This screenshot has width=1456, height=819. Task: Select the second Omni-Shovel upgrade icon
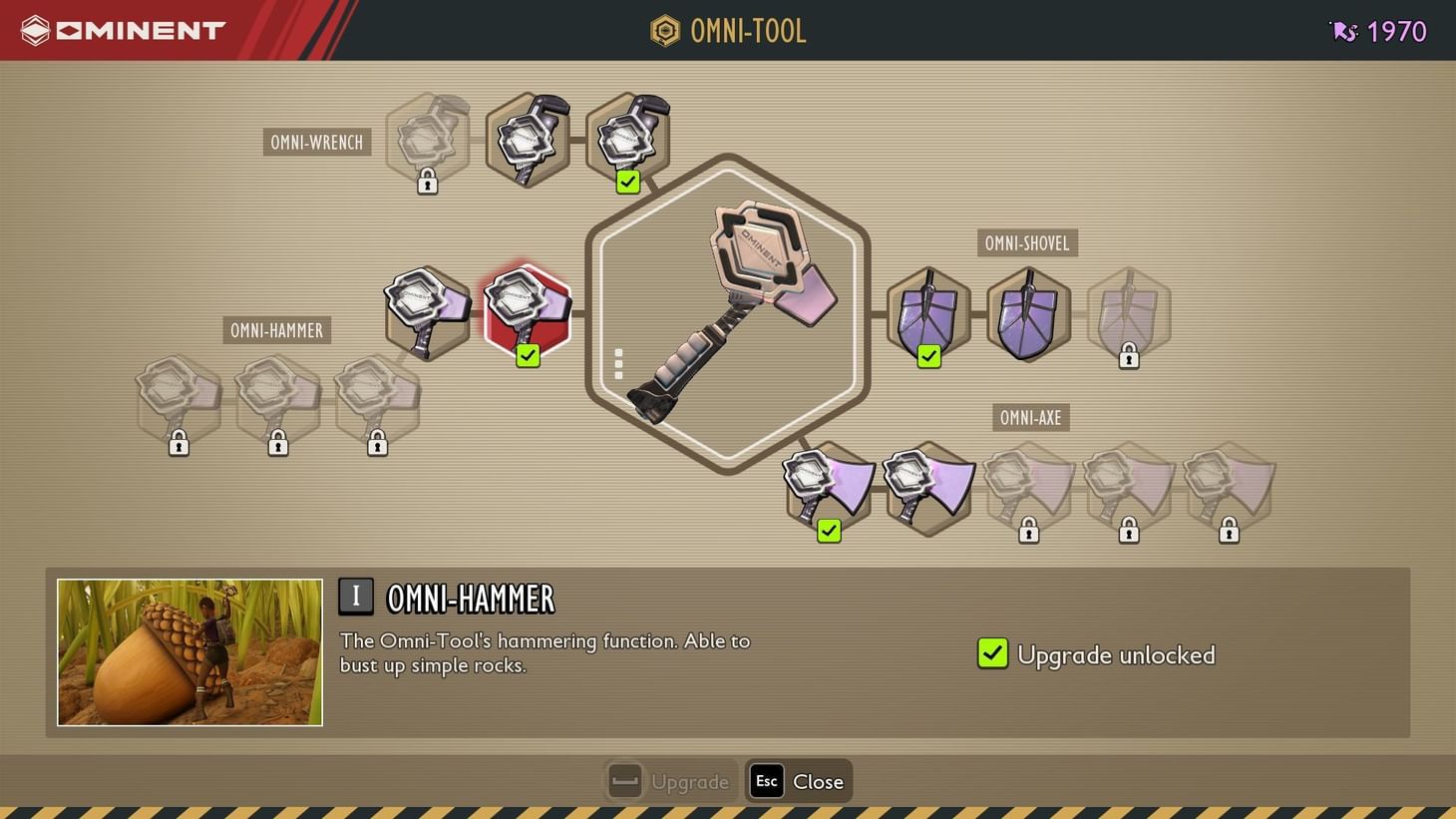pos(1028,314)
